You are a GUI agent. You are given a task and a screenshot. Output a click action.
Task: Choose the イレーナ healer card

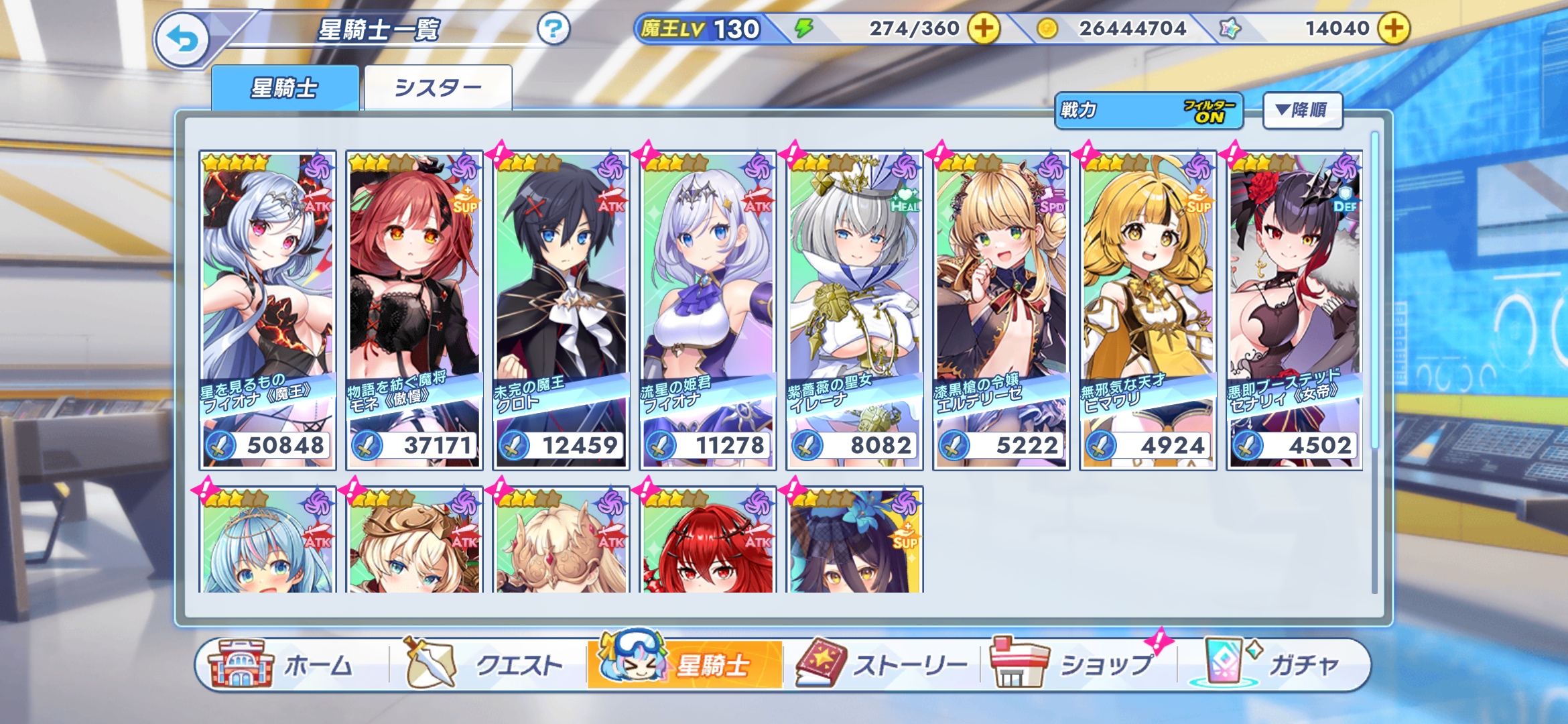(x=854, y=310)
